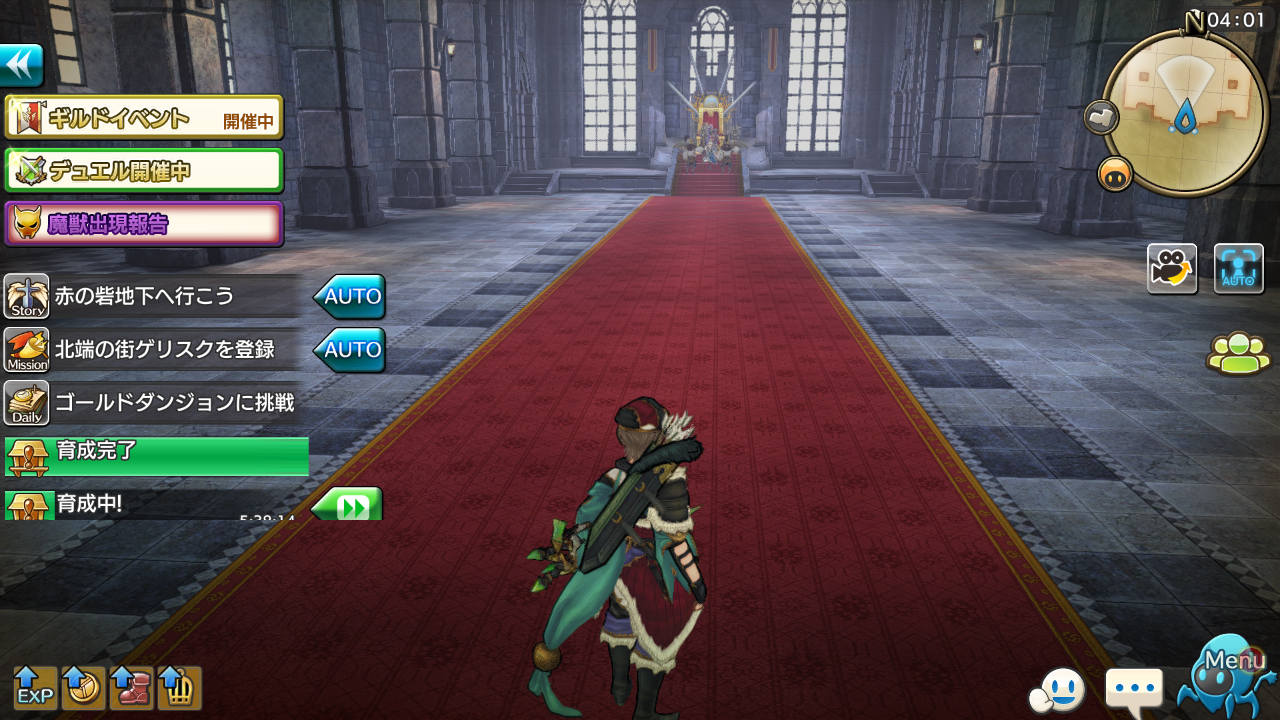Toggle the AUTO battle icon
Screen dimensions: 1280x720
click(1238, 269)
